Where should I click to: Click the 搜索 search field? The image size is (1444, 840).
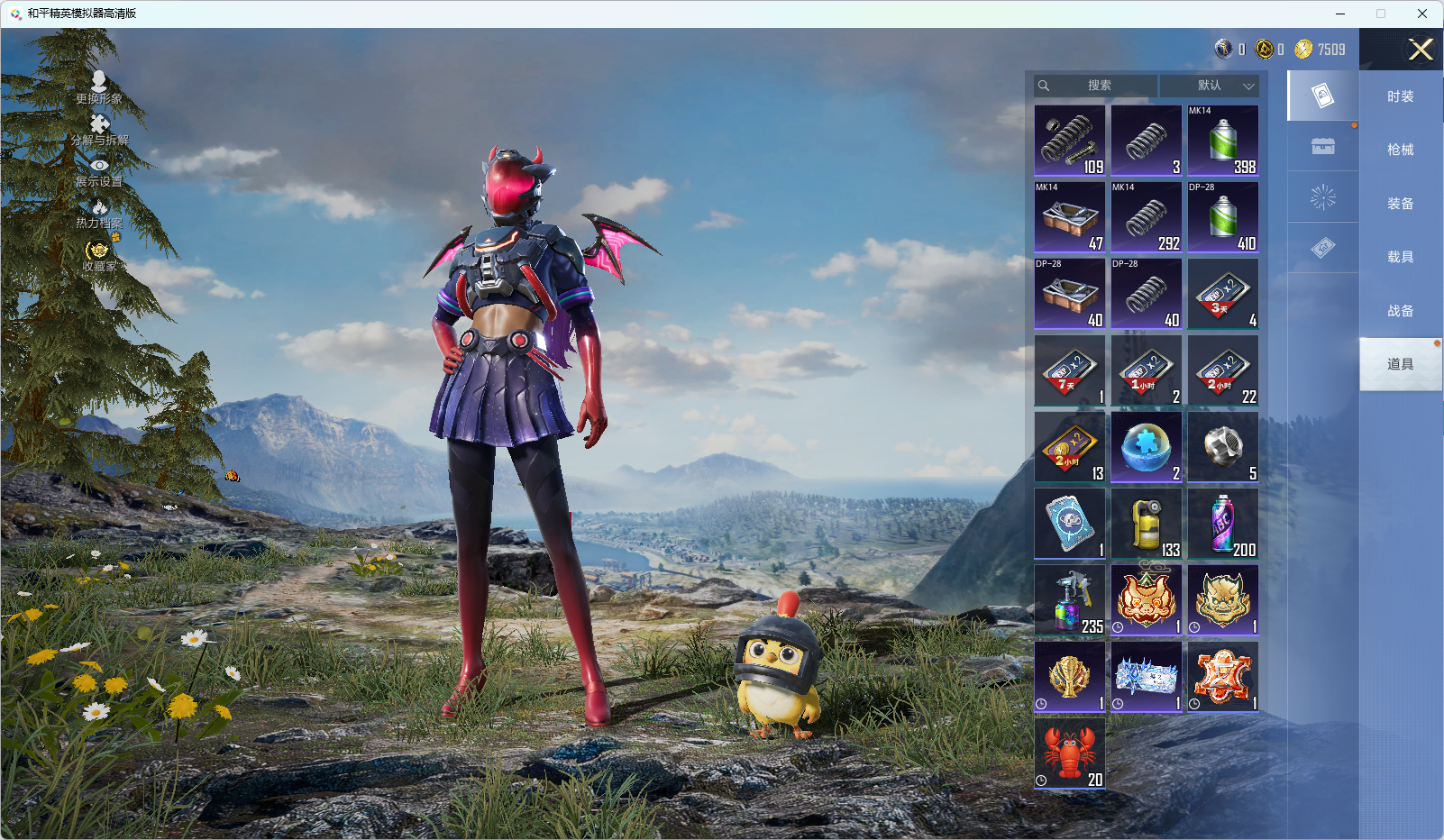click(x=1097, y=86)
